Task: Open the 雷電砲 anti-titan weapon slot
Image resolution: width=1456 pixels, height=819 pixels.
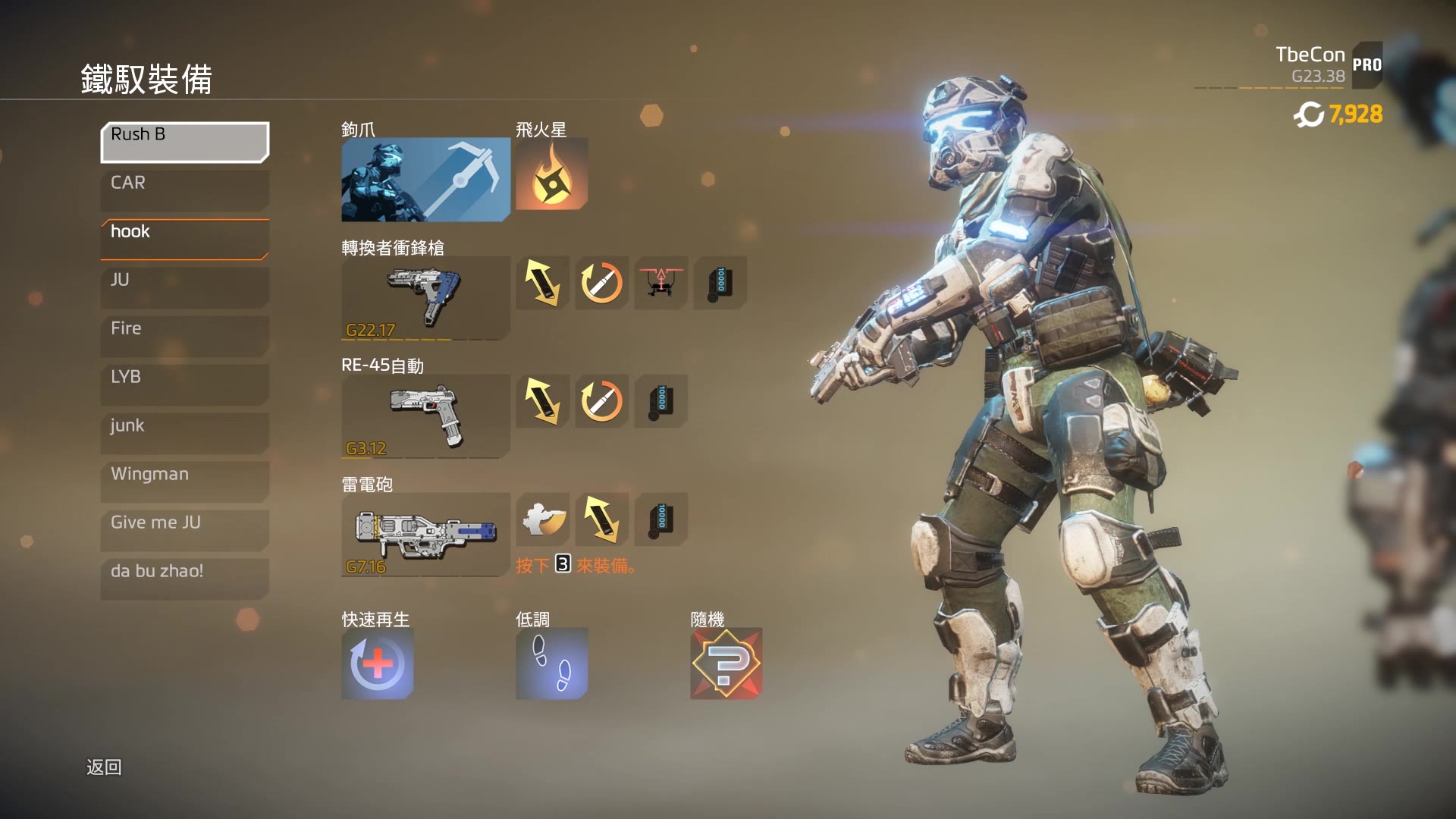Action: [x=425, y=534]
